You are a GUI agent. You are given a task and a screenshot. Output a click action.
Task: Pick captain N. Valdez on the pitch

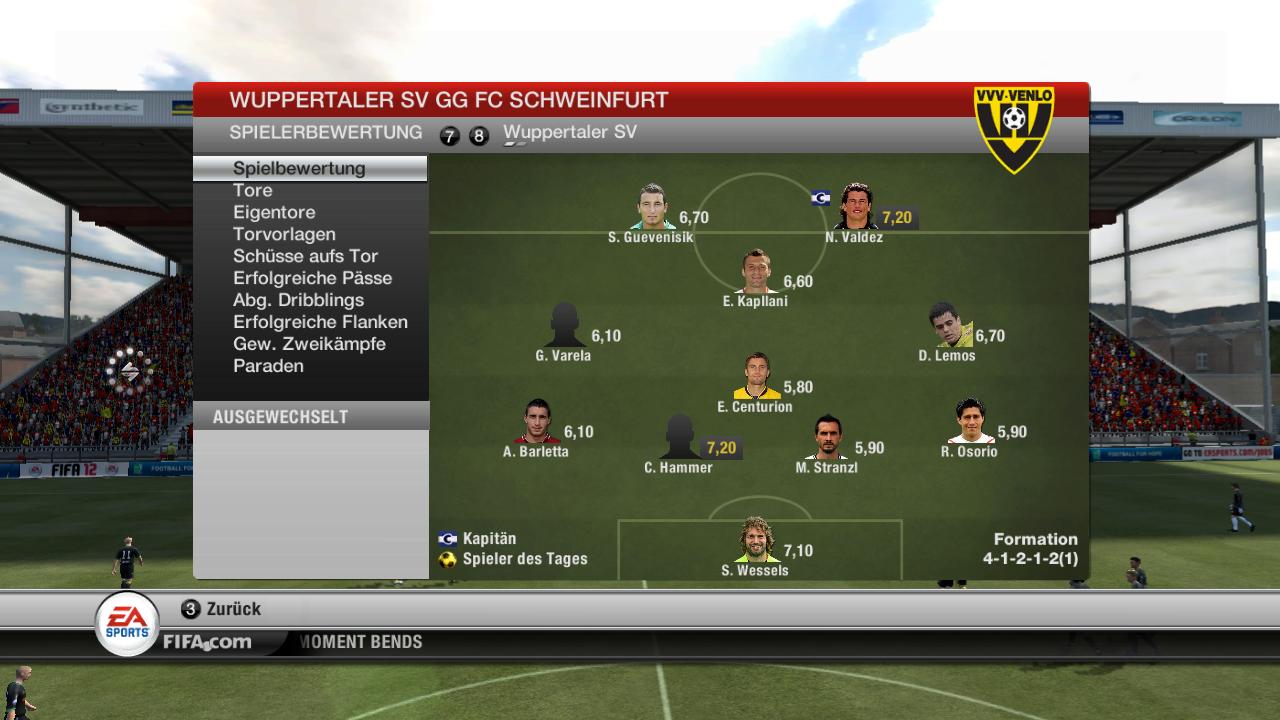(x=855, y=207)
